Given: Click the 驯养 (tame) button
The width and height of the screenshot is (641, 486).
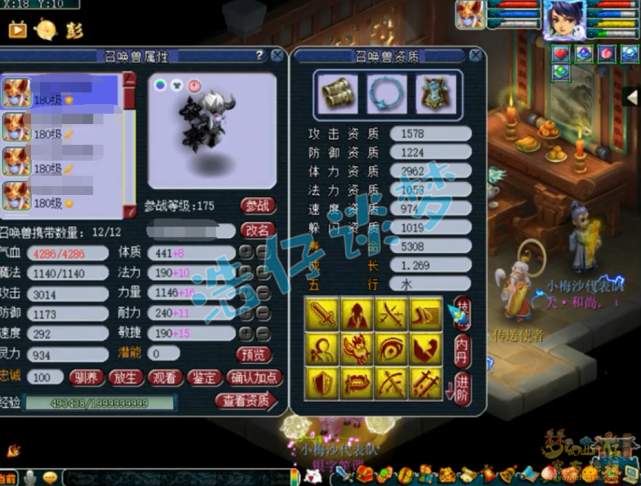Looking at the screenshot, I should point(86,378).
